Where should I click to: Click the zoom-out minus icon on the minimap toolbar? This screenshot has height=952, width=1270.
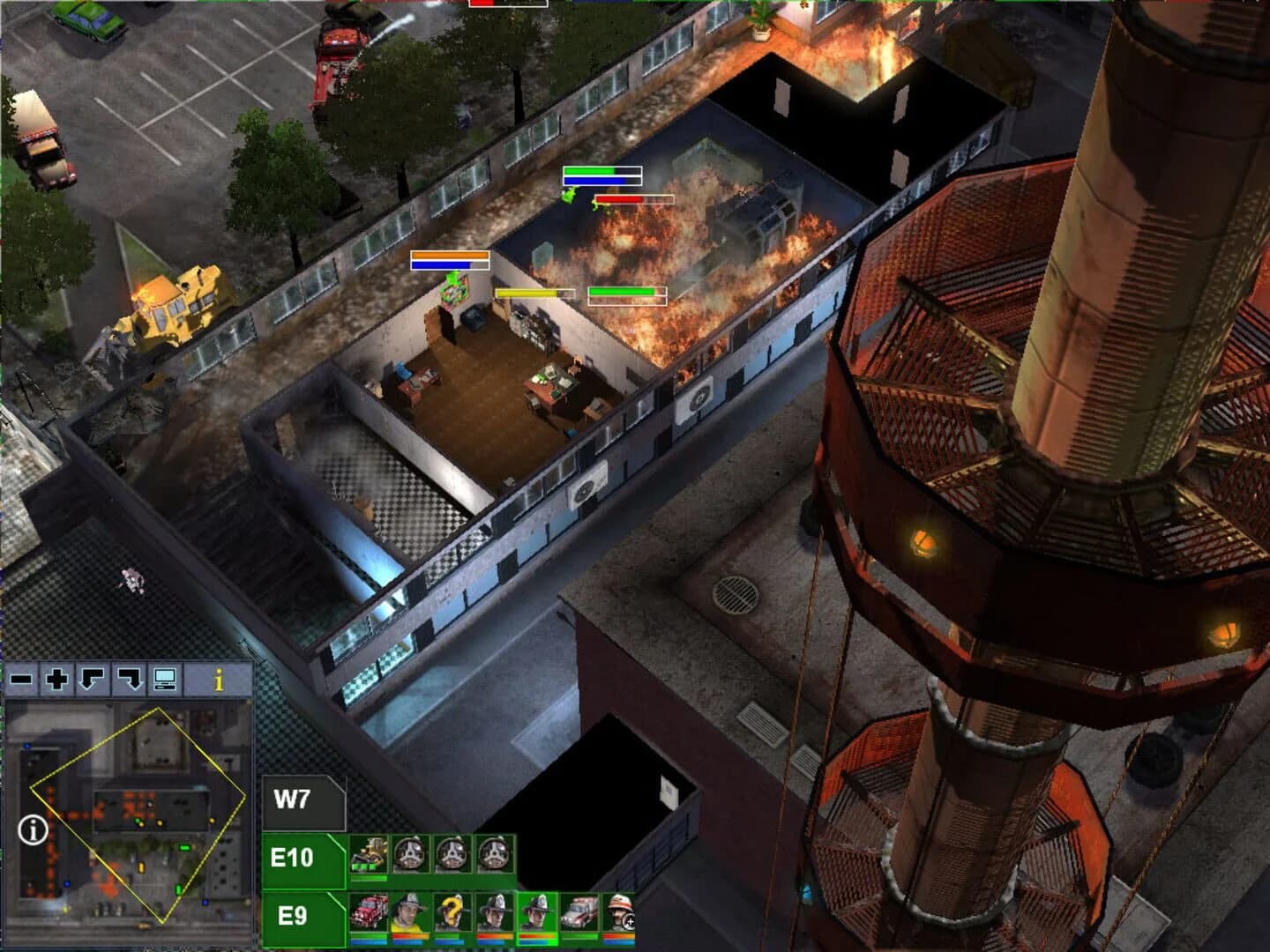coord(20,679)
